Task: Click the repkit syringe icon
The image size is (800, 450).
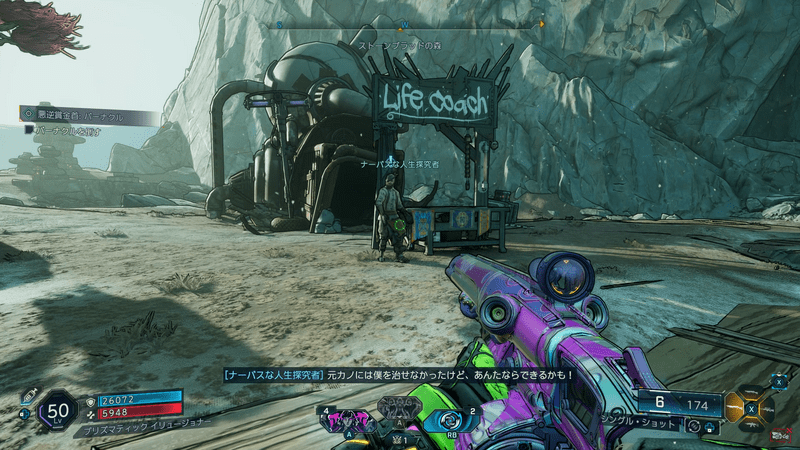Action: [x=29, y=395]
